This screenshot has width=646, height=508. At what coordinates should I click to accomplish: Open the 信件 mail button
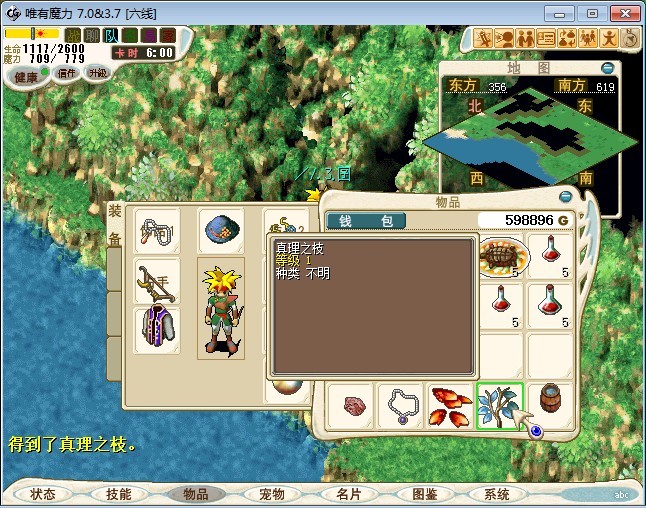tap(66, 73)
